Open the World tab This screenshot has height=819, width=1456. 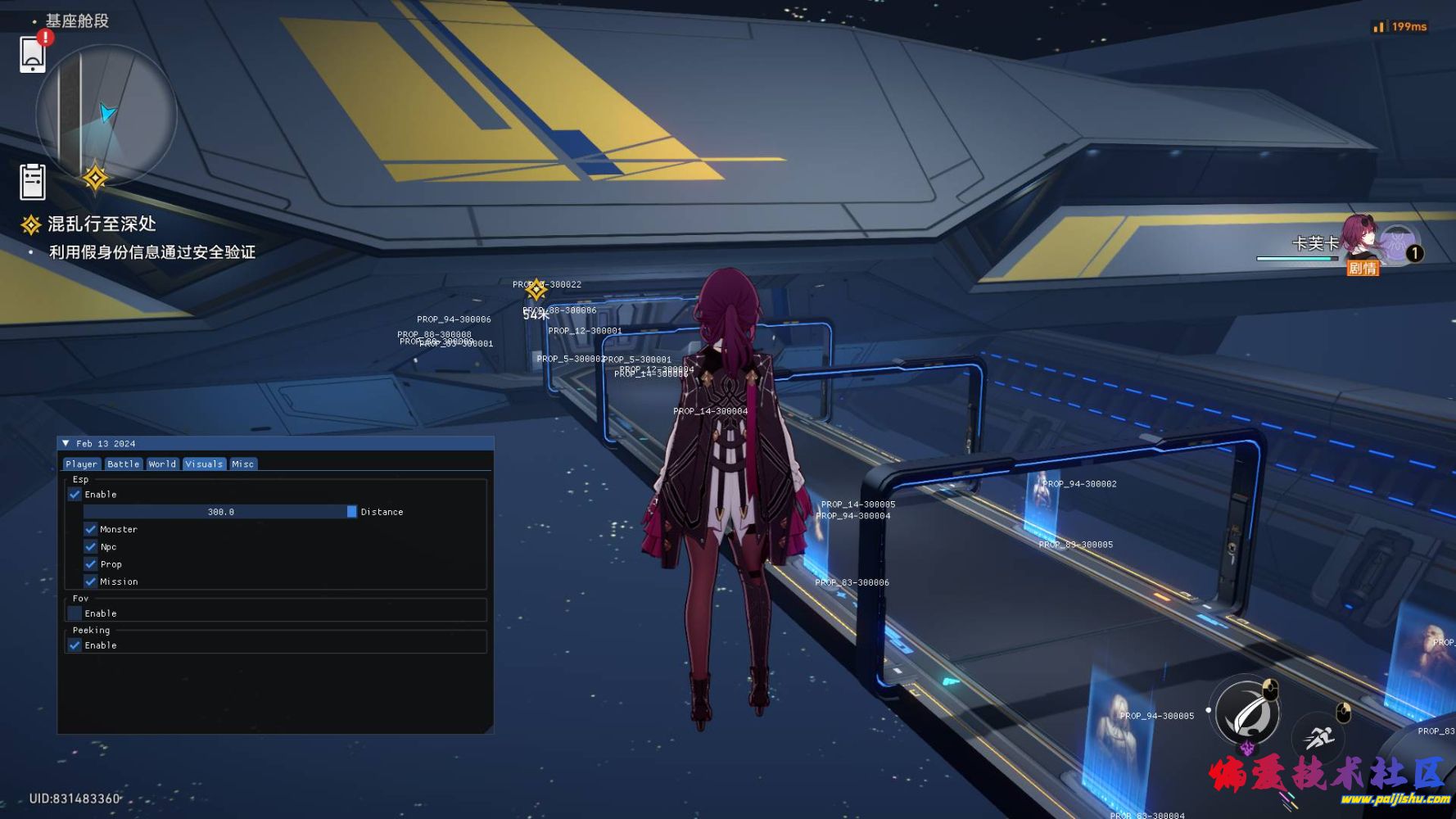tap(162, 464)
